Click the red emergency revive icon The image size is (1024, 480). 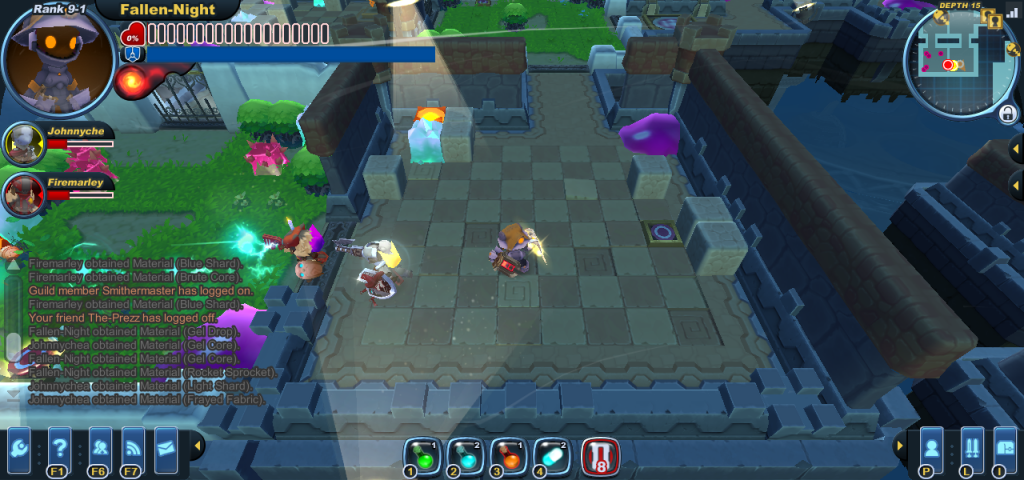click(x=600, y=457)
